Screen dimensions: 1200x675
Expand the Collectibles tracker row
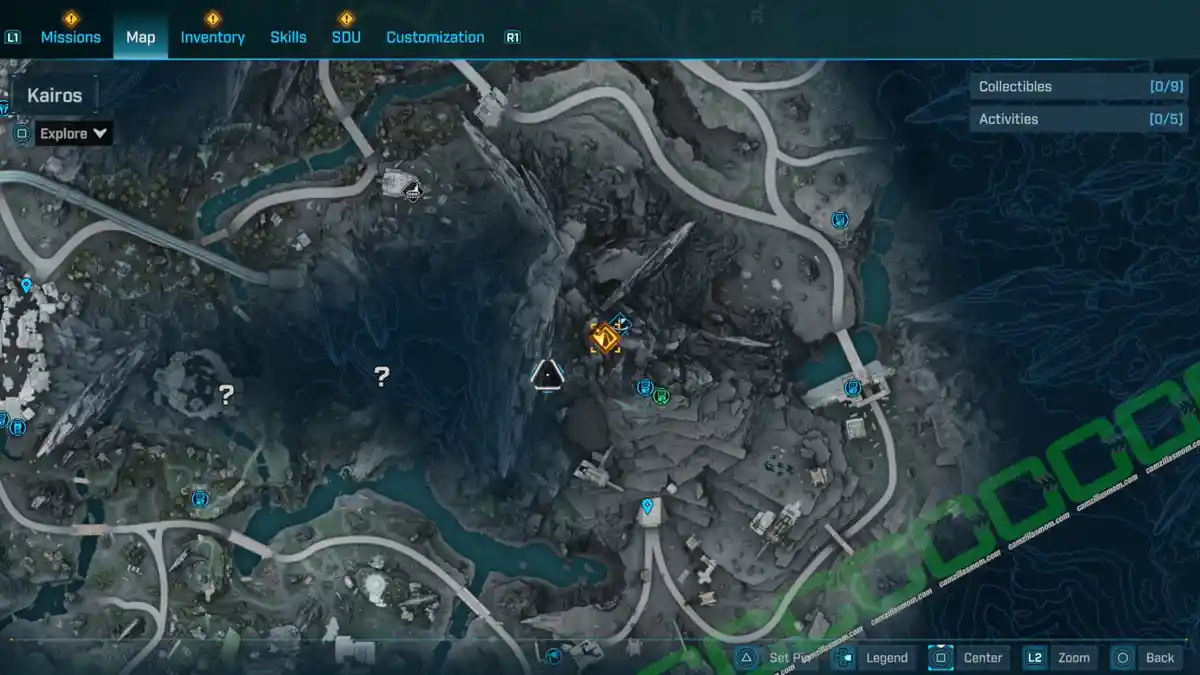click(x=1080, y=87)
